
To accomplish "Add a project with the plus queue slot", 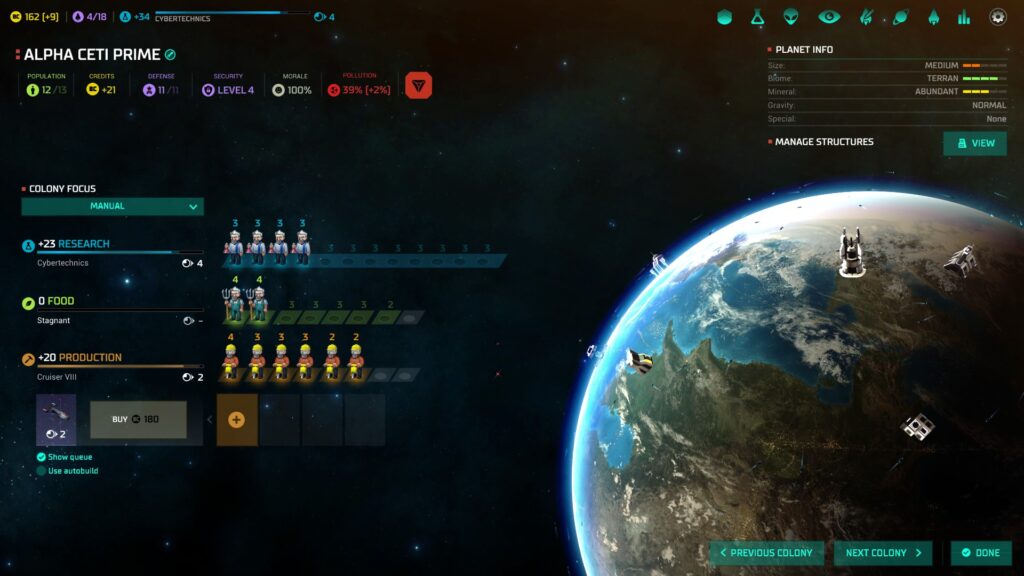I will click(x=237, y=420).
